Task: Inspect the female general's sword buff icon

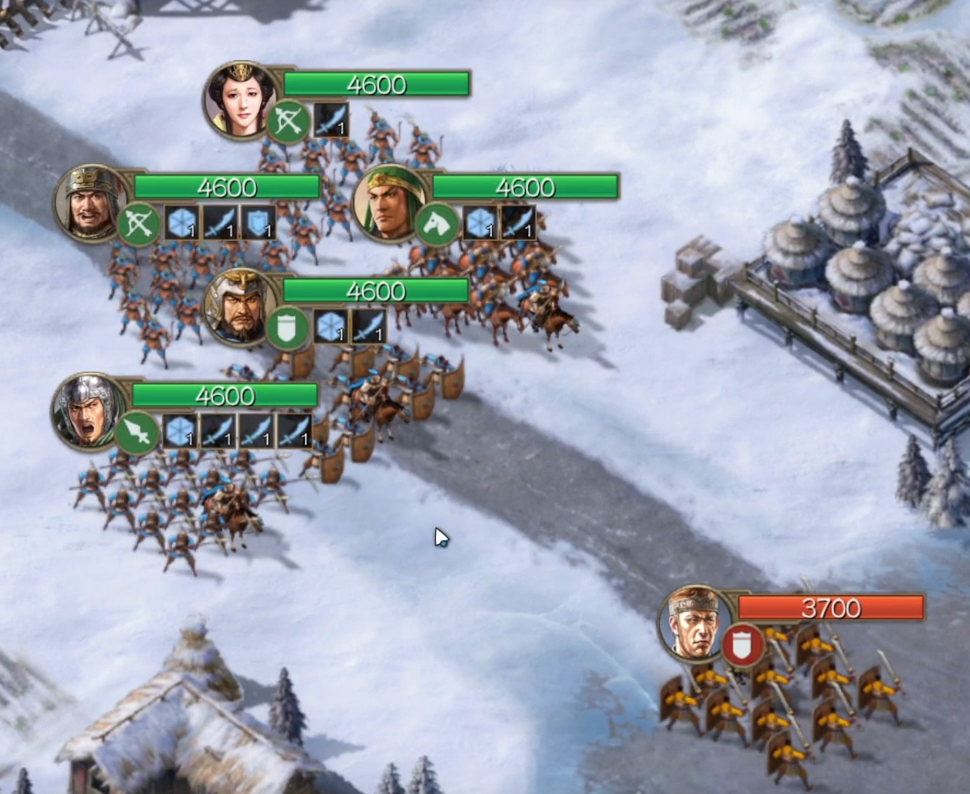Action: click(330, 120)
